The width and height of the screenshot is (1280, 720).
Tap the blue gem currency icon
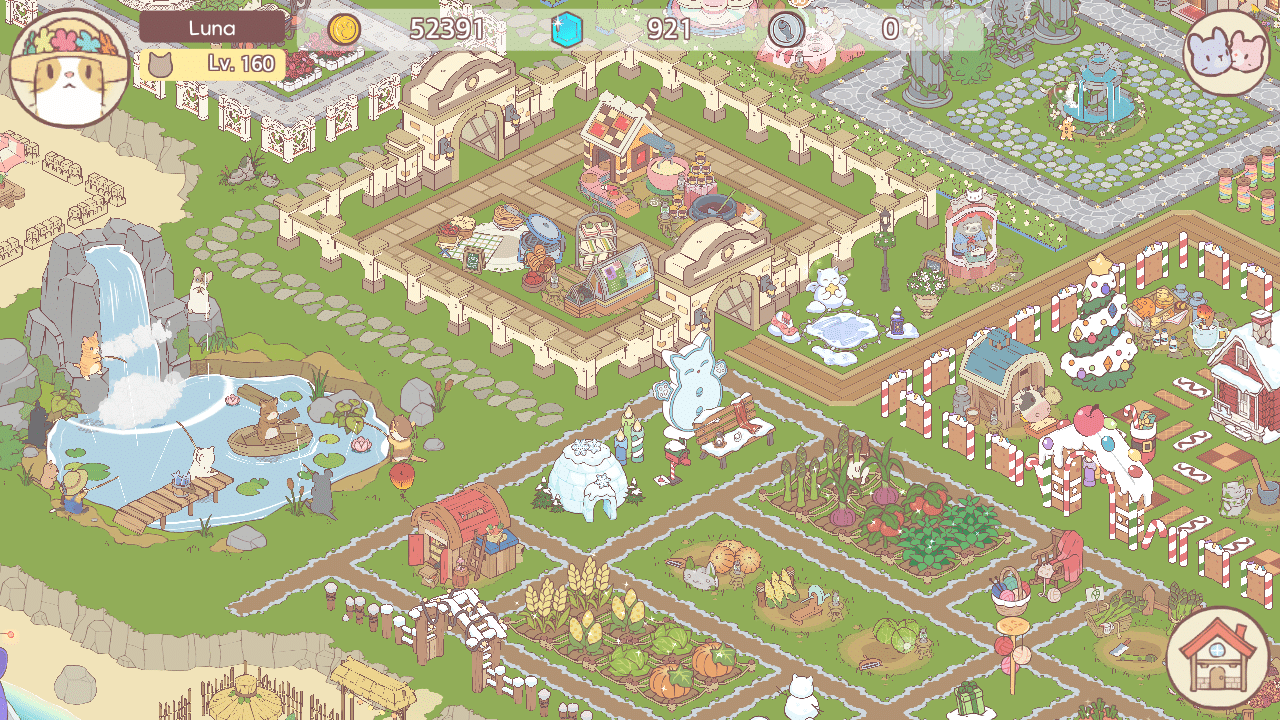click(567, 30)
